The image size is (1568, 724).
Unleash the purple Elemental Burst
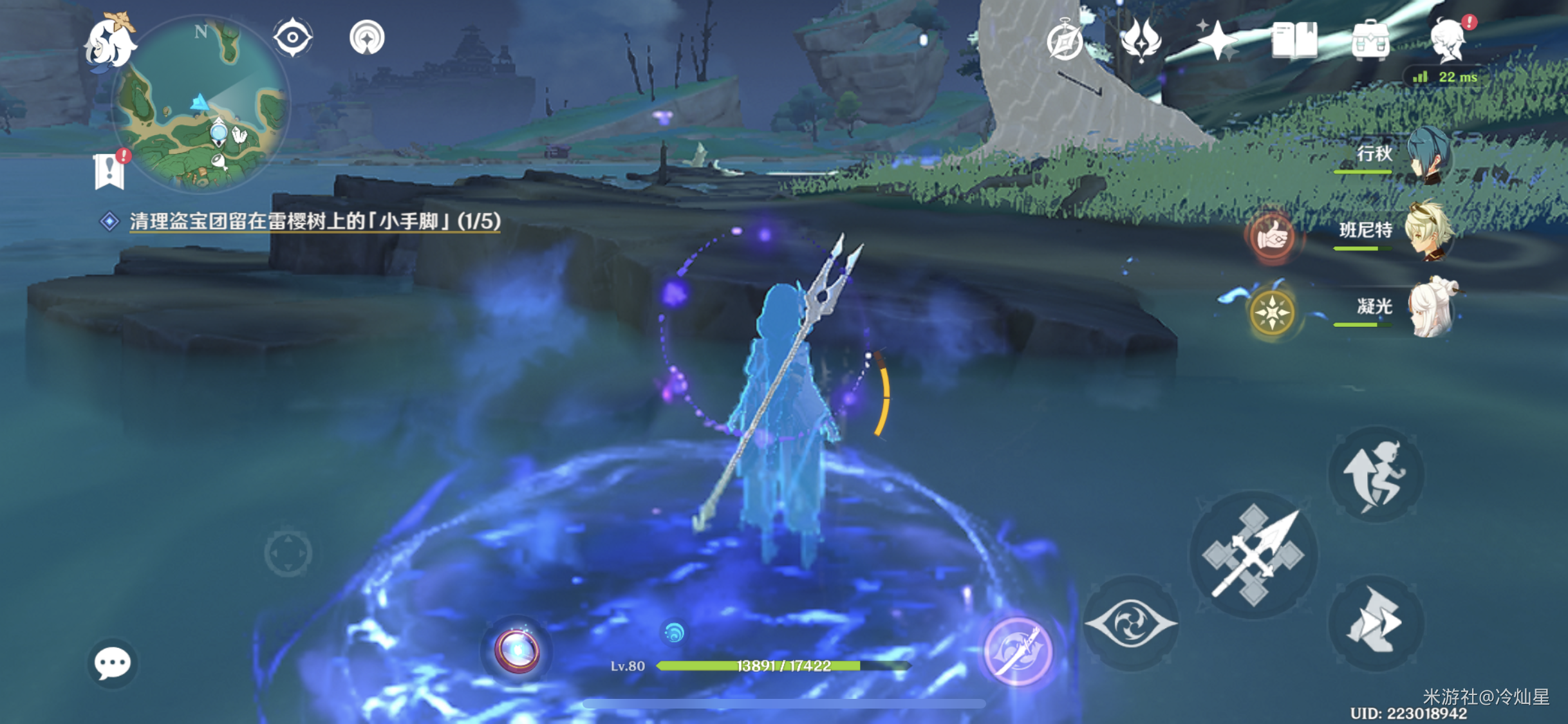pyautogui.click(x=1018, y=651)
